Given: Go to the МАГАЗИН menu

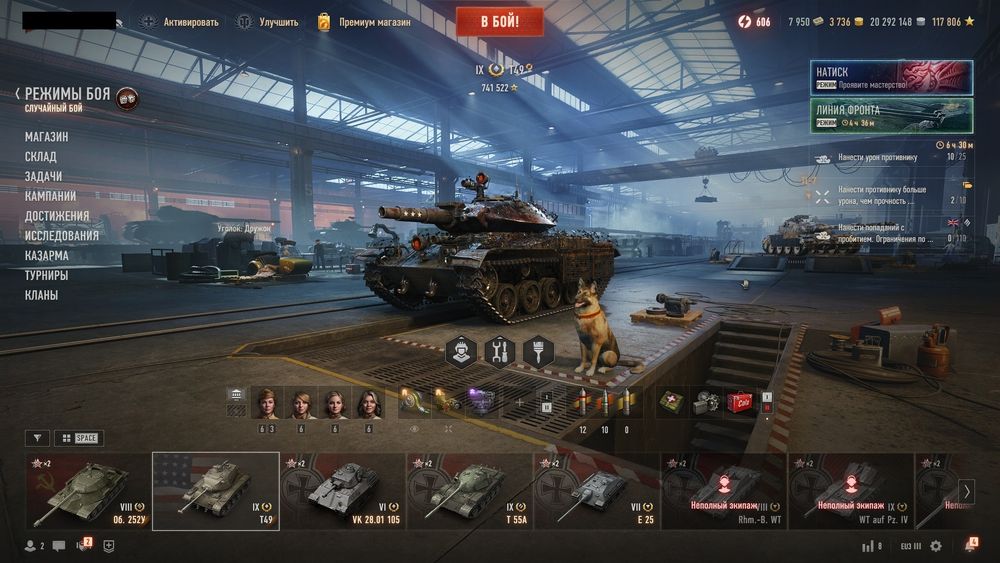Looking at the screenshot, I should click(47, 137).
